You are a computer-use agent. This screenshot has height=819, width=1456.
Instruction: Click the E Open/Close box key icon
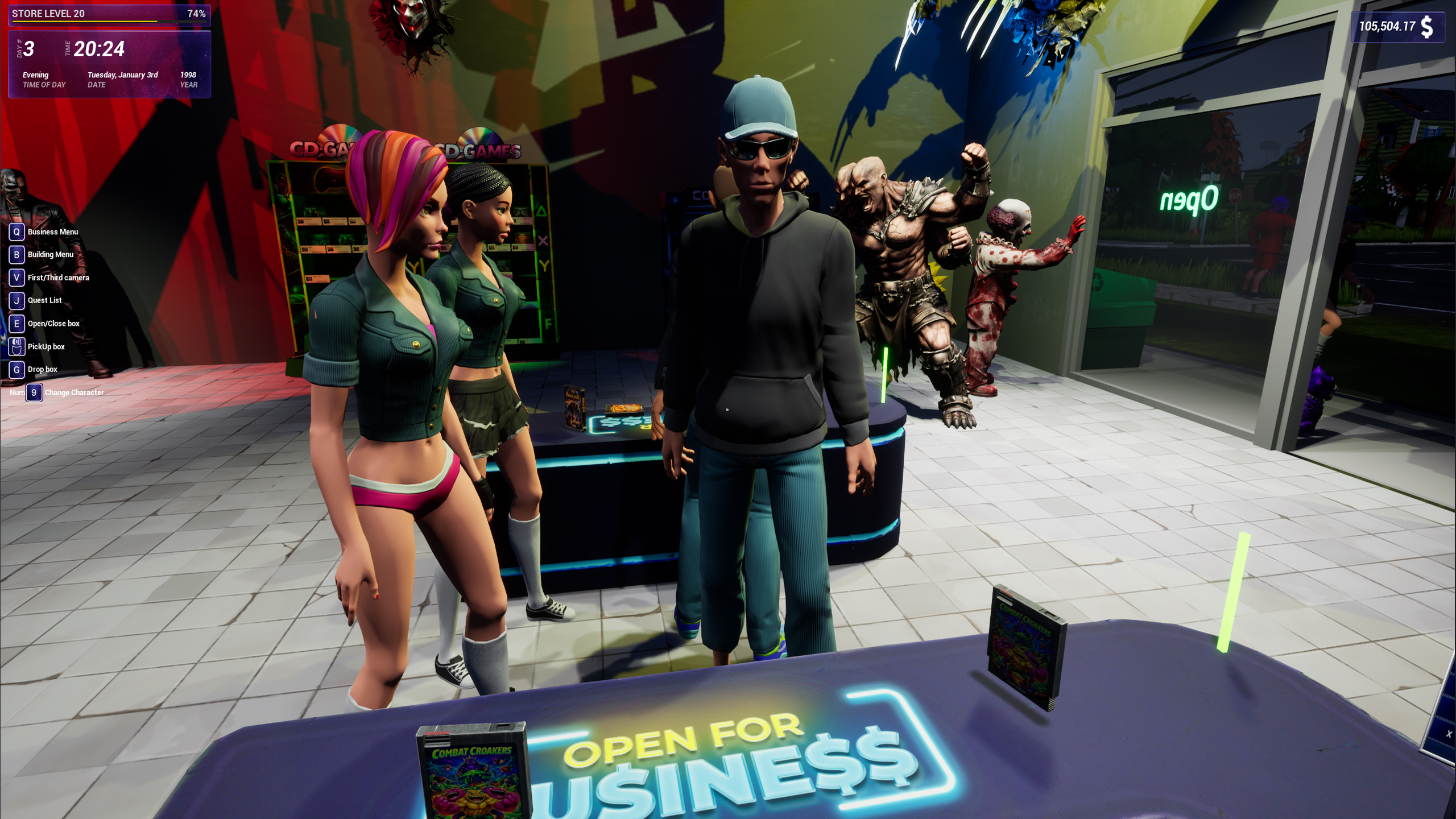(x=16, y=323)
